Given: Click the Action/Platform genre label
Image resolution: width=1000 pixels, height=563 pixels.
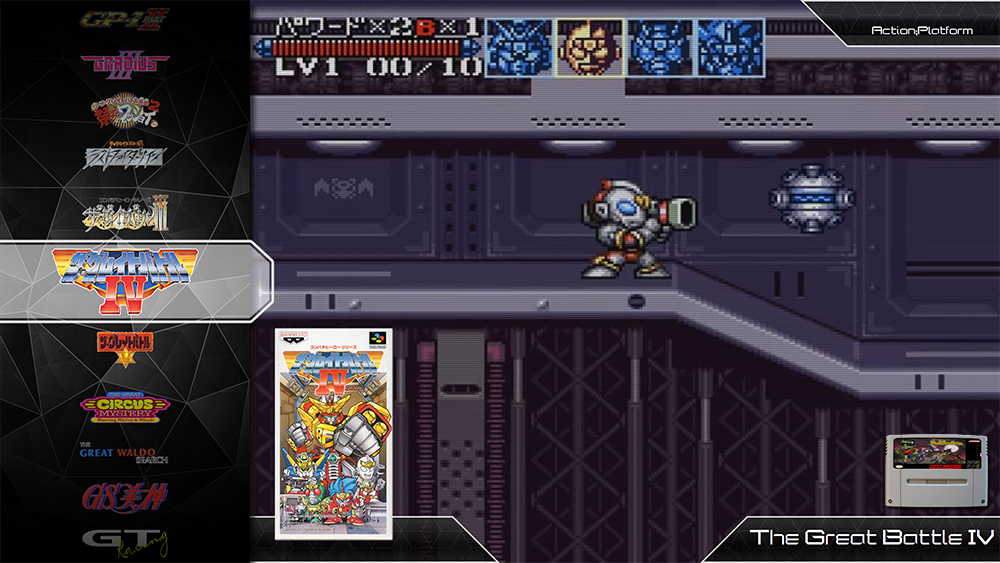Looking at the screenshot, I should tap(908, 31).
